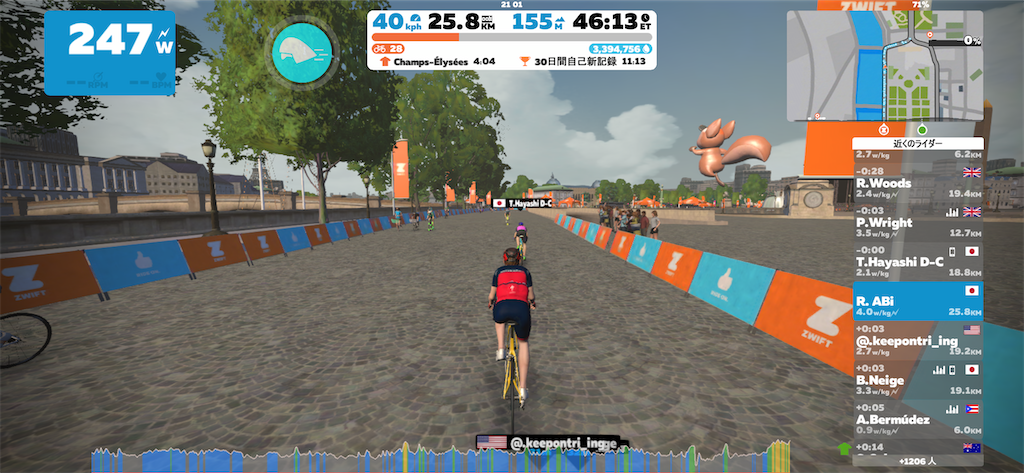Open the minimap of the route
This screenshot has height=473, width=1024.
[884, 66]
